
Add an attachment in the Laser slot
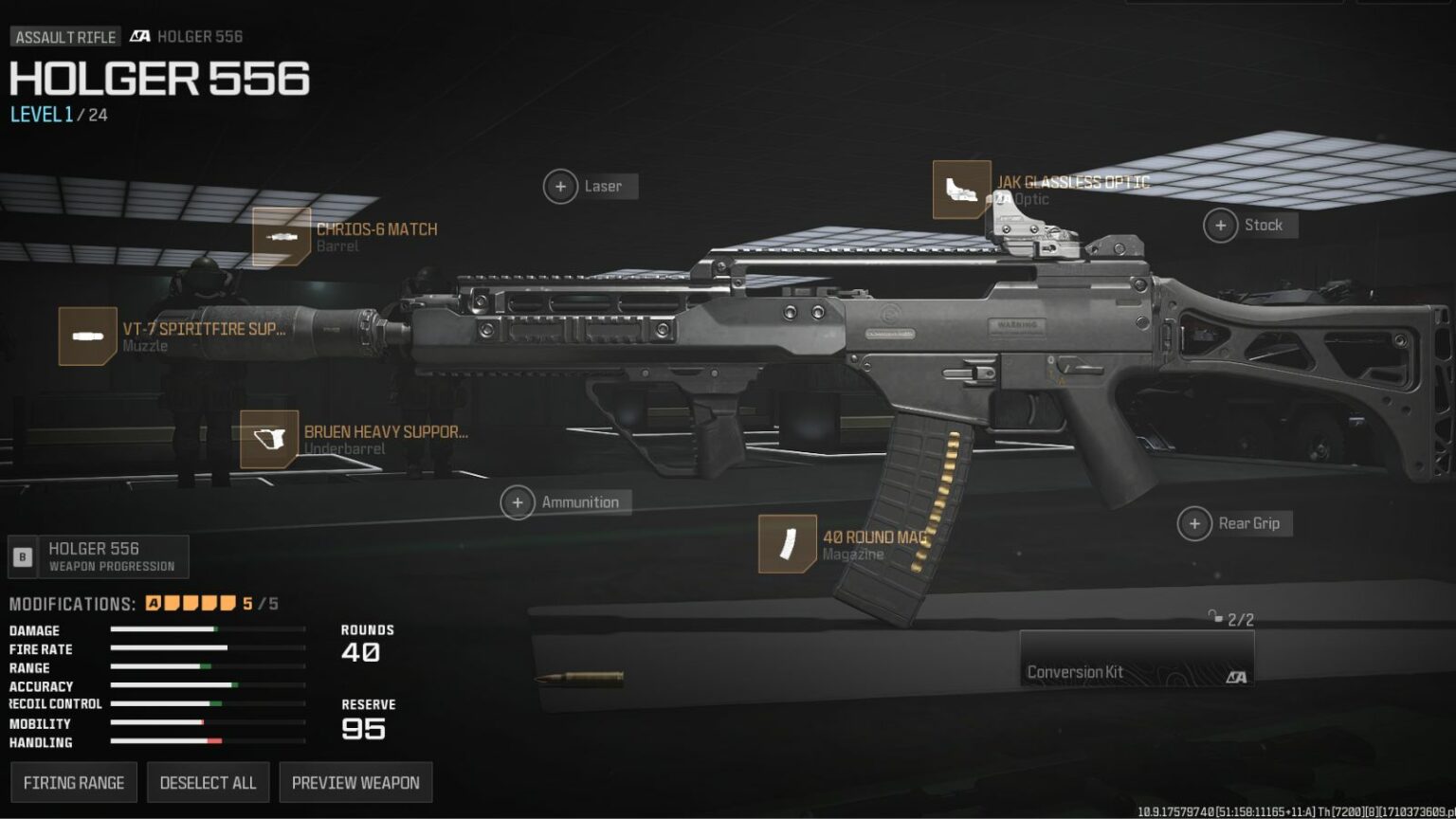coord(560,186)
